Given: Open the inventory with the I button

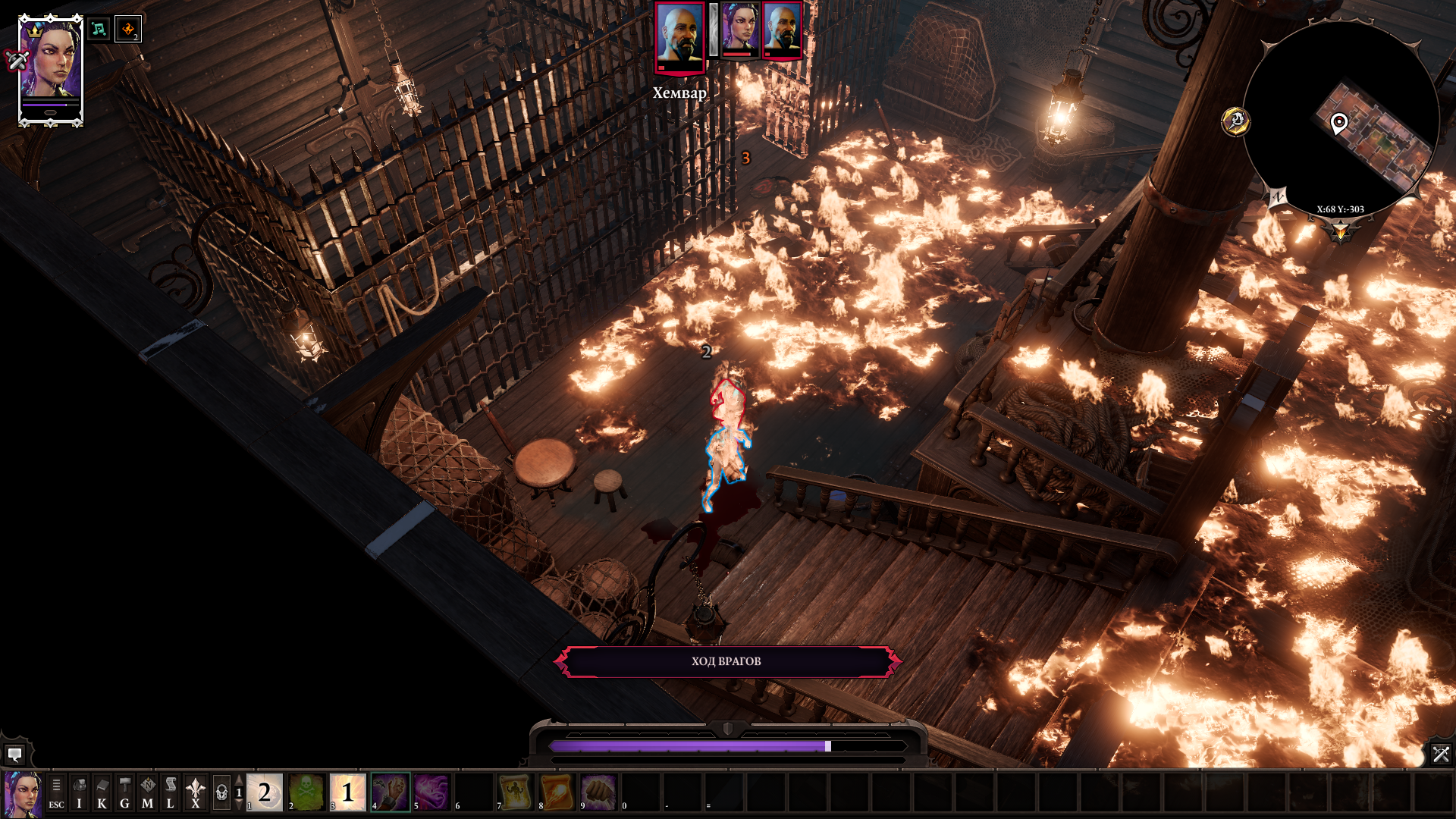Looking at the screenshot, I should click(x=79, y=792).
